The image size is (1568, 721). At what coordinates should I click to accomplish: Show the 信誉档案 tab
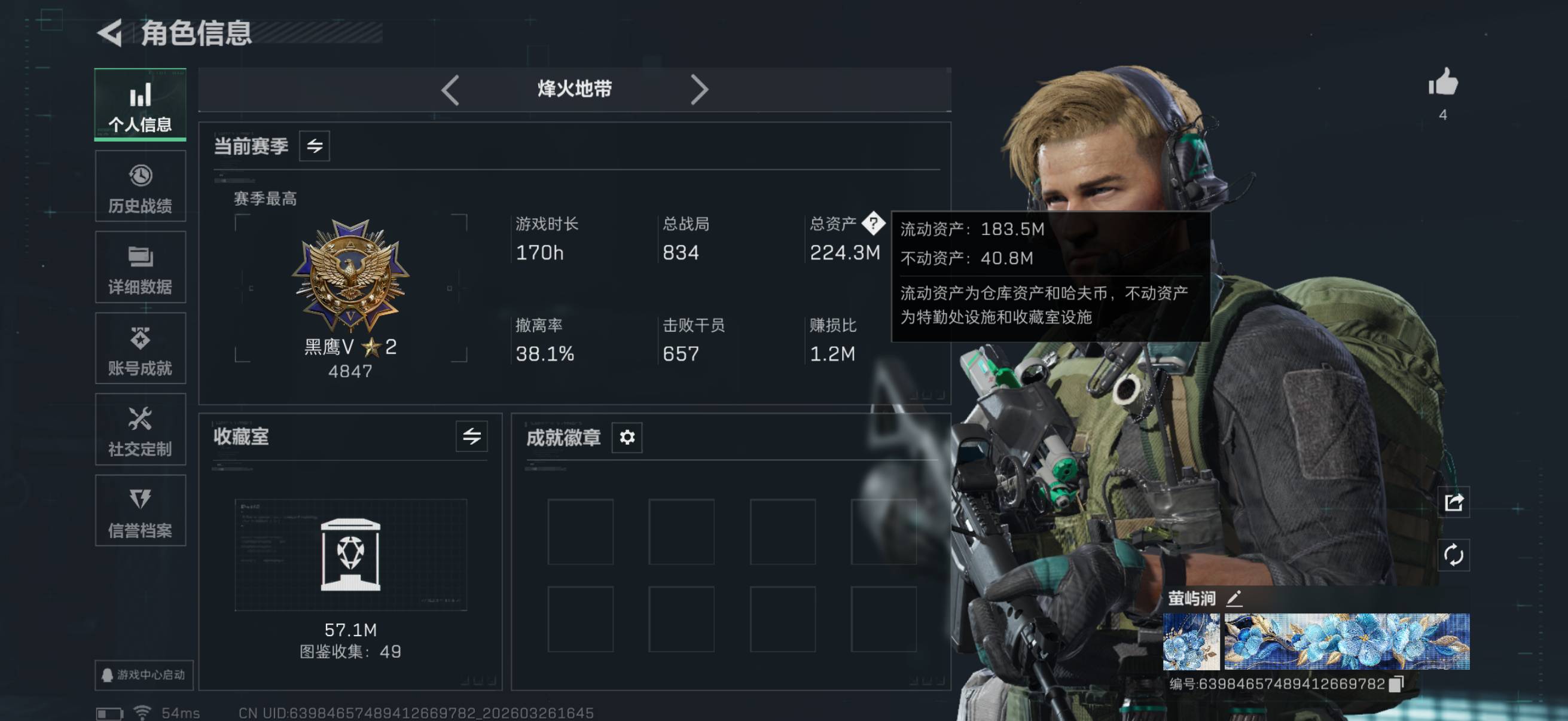(x=140, y=511)
